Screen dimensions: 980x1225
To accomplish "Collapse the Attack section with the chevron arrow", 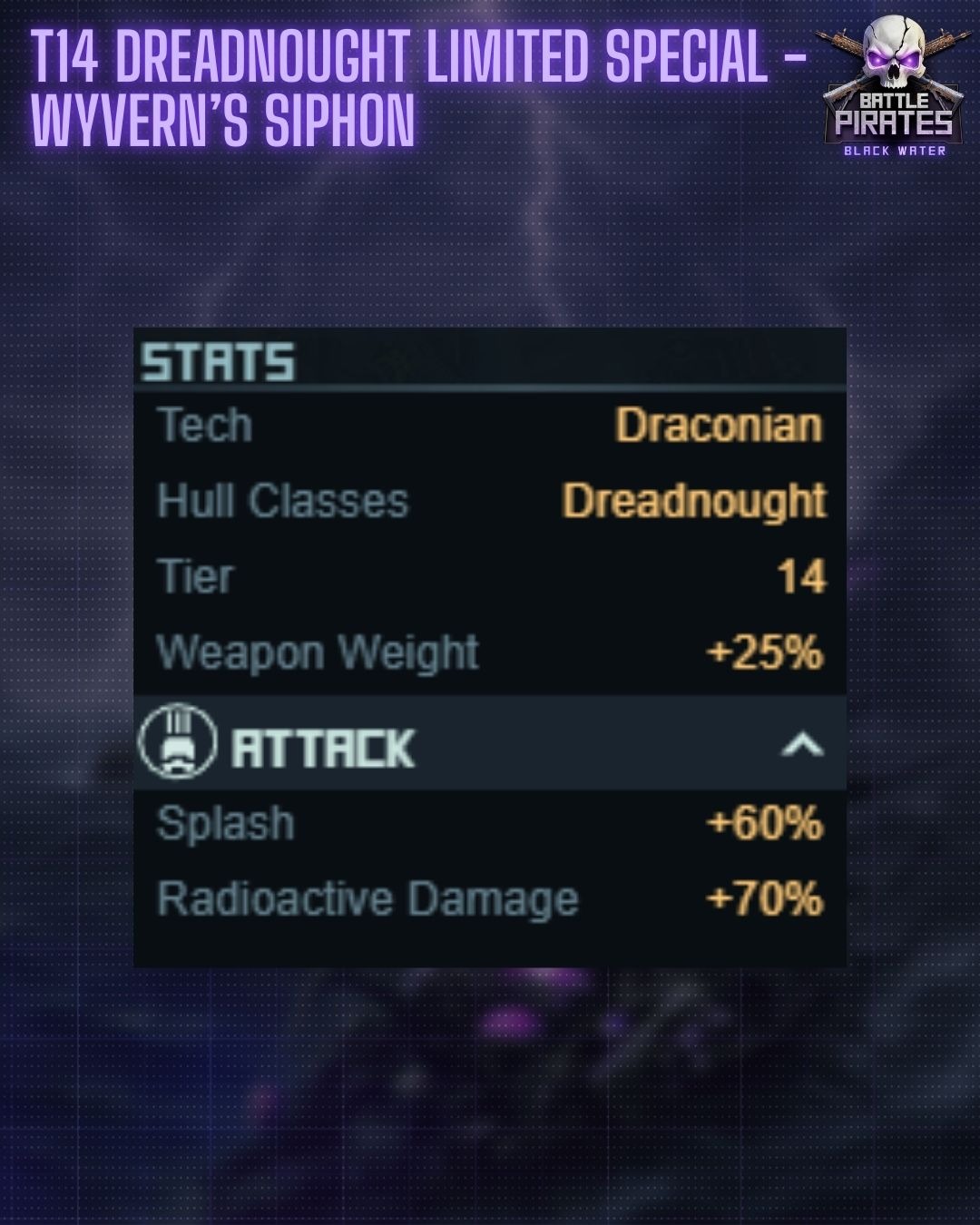I will coord(801,746).
